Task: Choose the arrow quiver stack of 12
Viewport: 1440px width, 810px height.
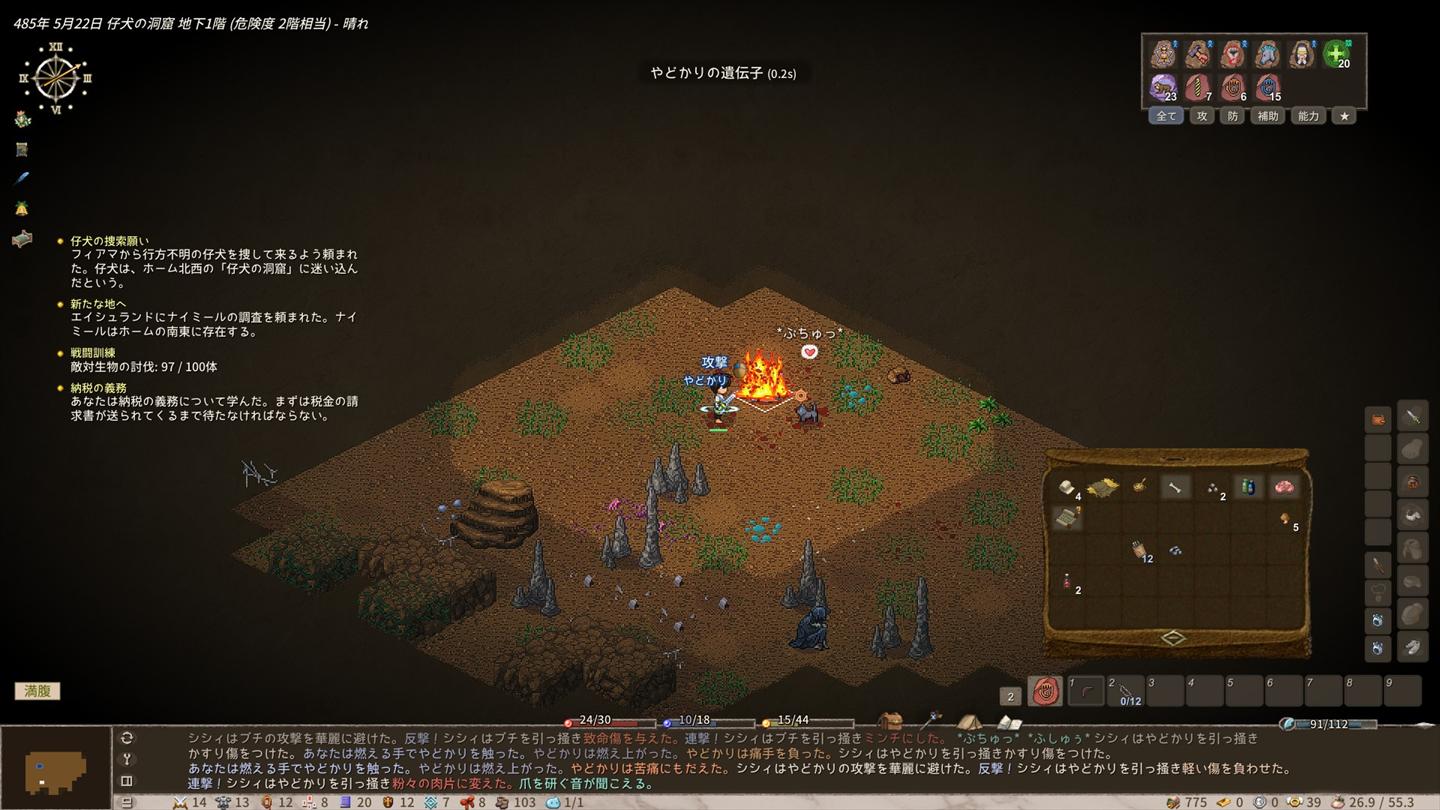Action: [1139, 549]
